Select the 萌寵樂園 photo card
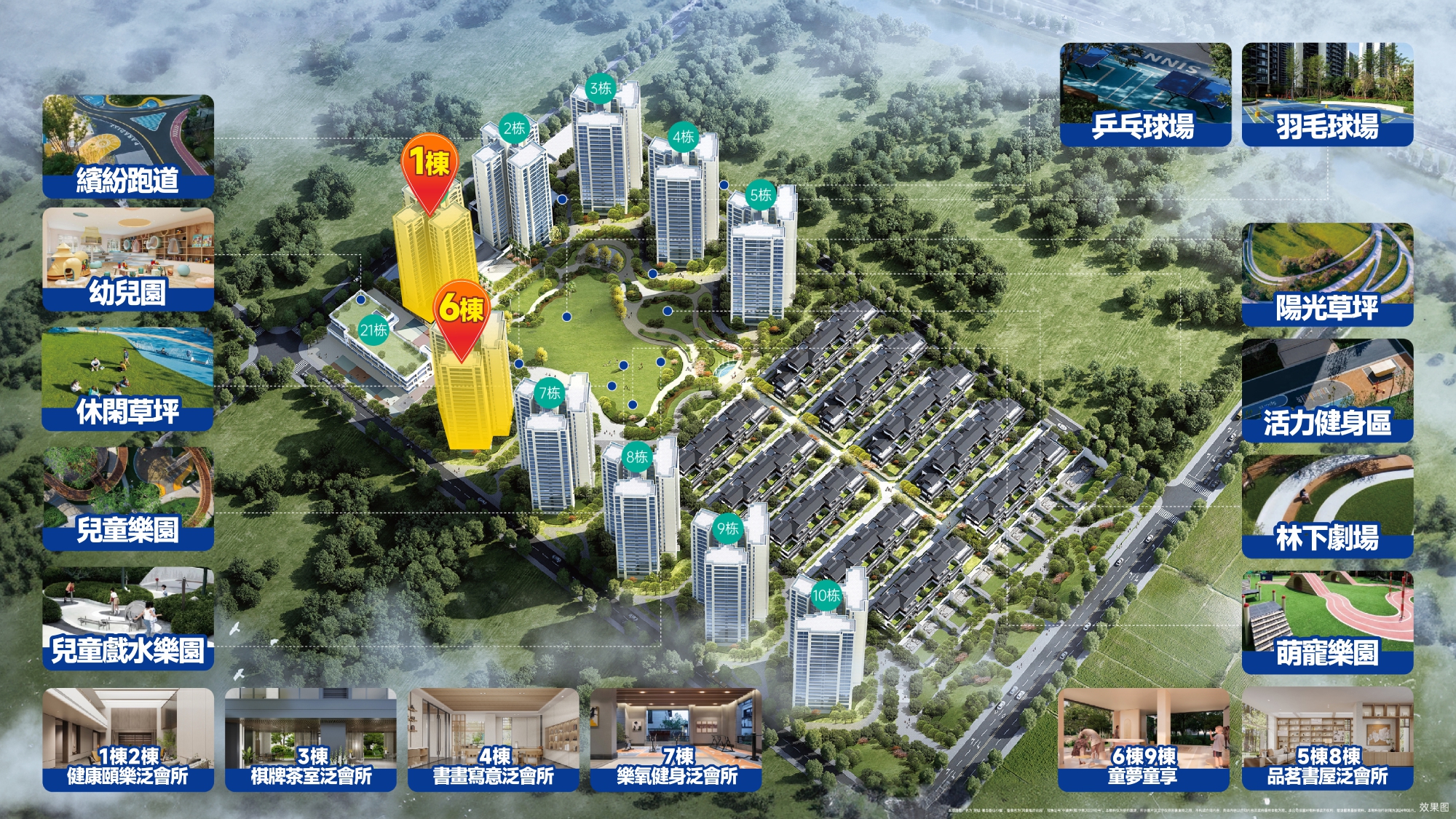1456x819 pixels. [x=1327, y=622]
